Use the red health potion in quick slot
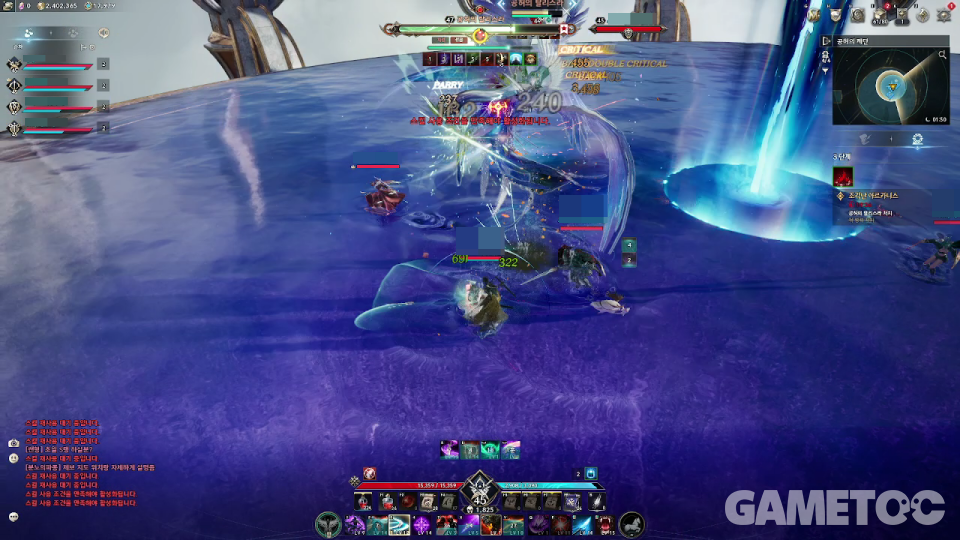Screen dimensions: 960x540 coord(364,502)
